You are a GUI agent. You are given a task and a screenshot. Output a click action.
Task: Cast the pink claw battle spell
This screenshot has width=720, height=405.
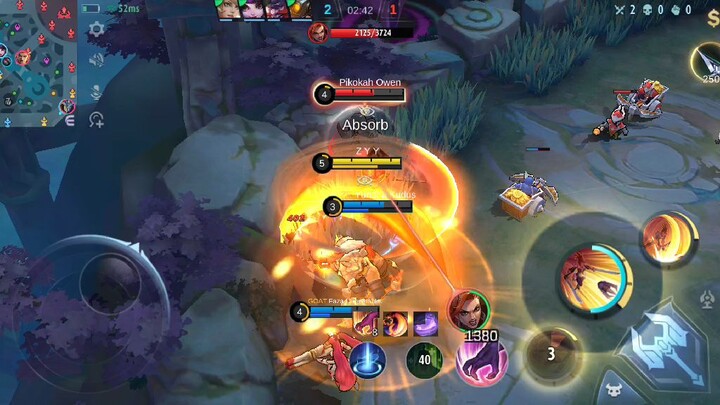pyautogui.click(x=481, y=360)
